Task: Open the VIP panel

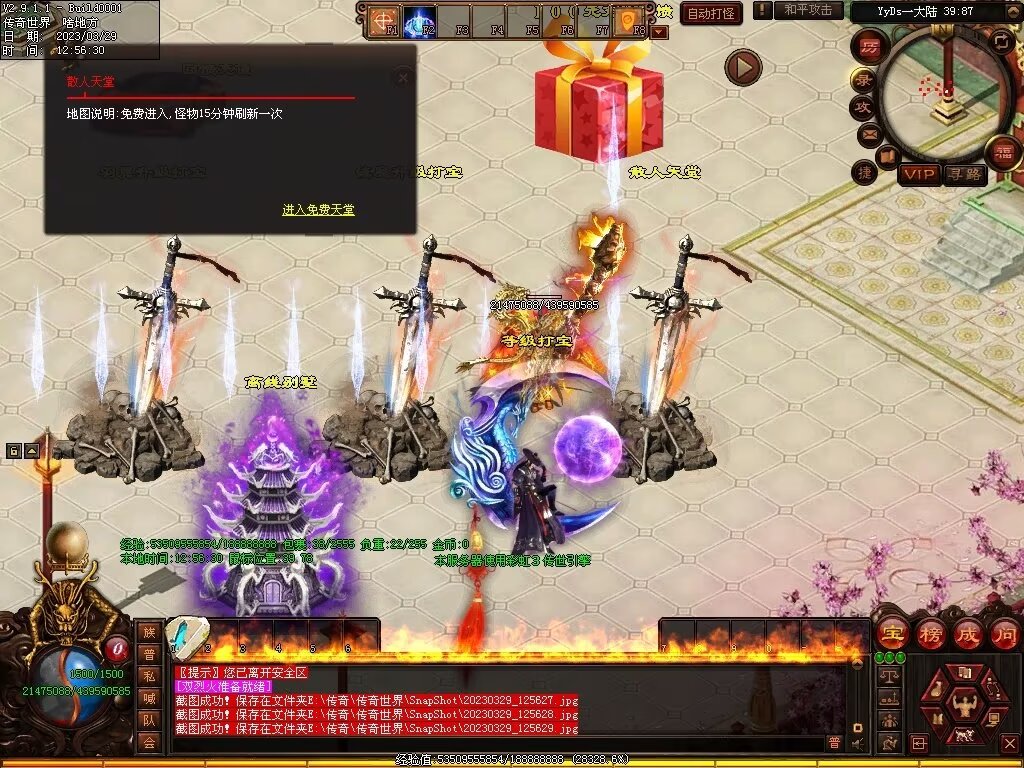Action: (919, 174)
